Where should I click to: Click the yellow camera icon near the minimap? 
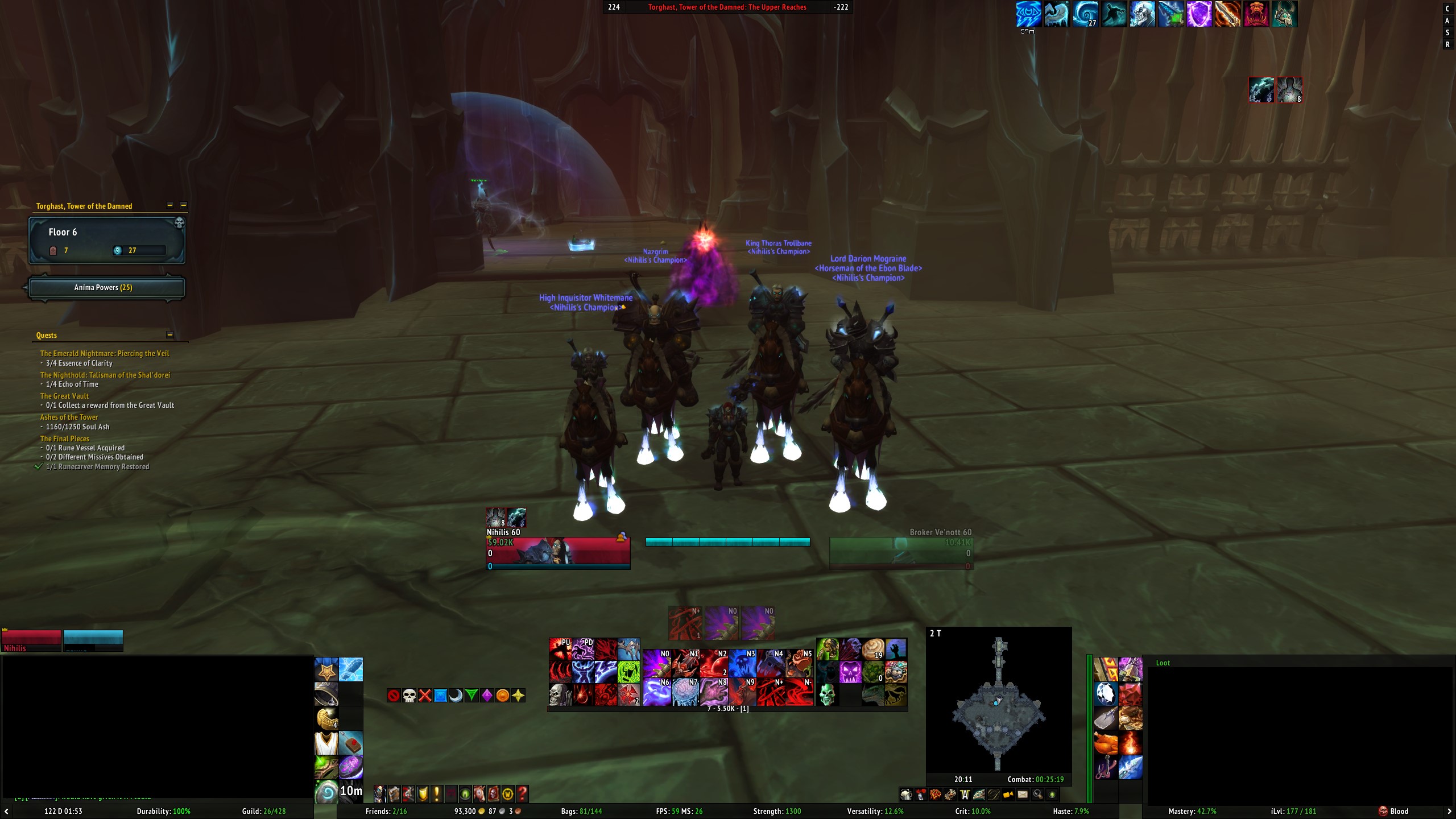[1009, 795]
